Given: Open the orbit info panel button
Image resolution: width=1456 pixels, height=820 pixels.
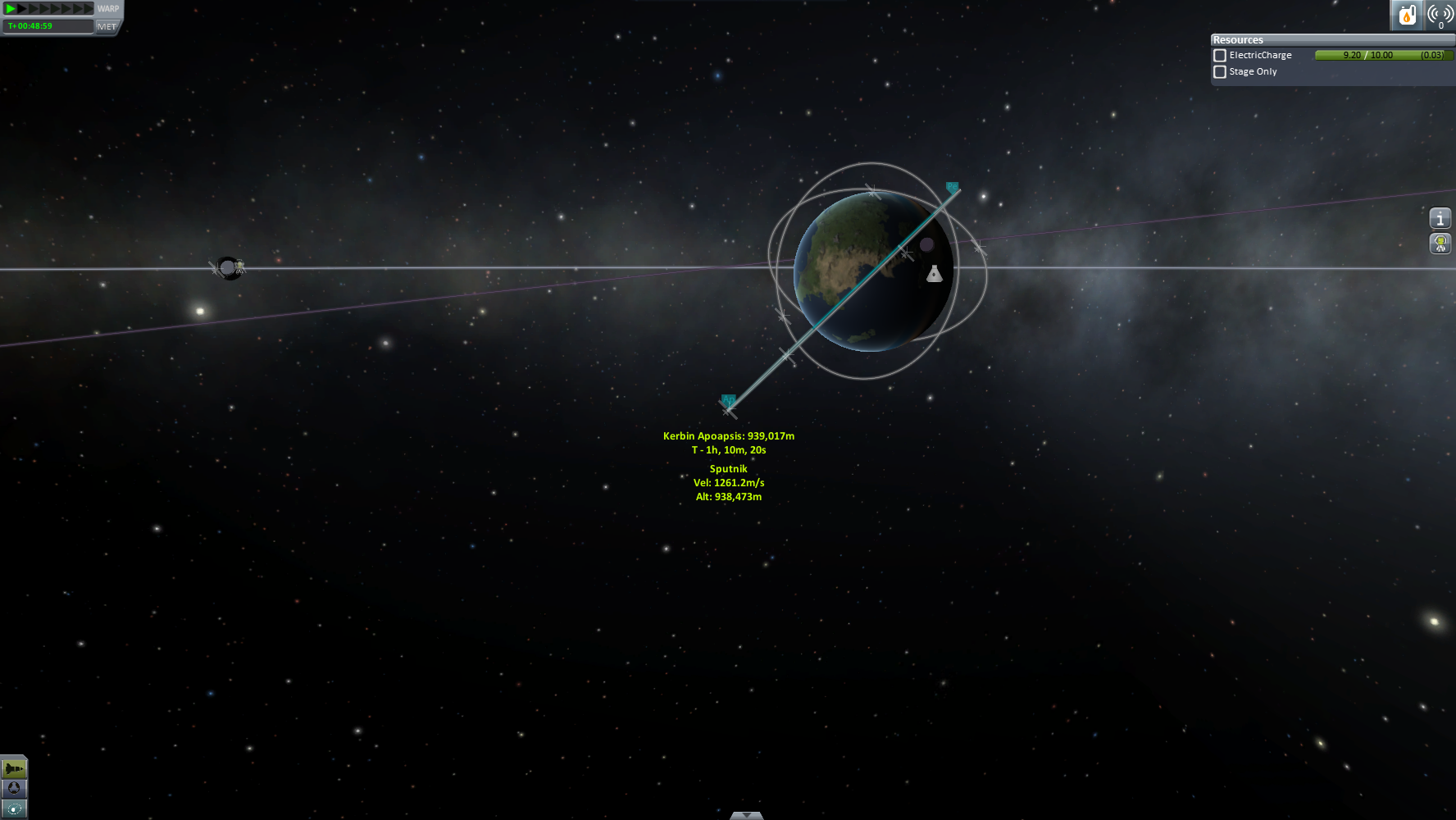Looking at the screenshot, I should coord(1440,219).
